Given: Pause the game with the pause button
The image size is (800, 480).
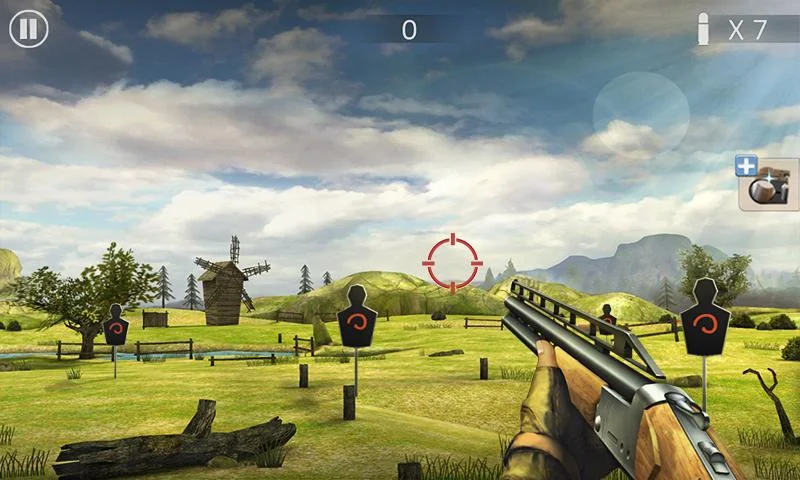Looking at the screenshot, I should click(x=29, y=28).
